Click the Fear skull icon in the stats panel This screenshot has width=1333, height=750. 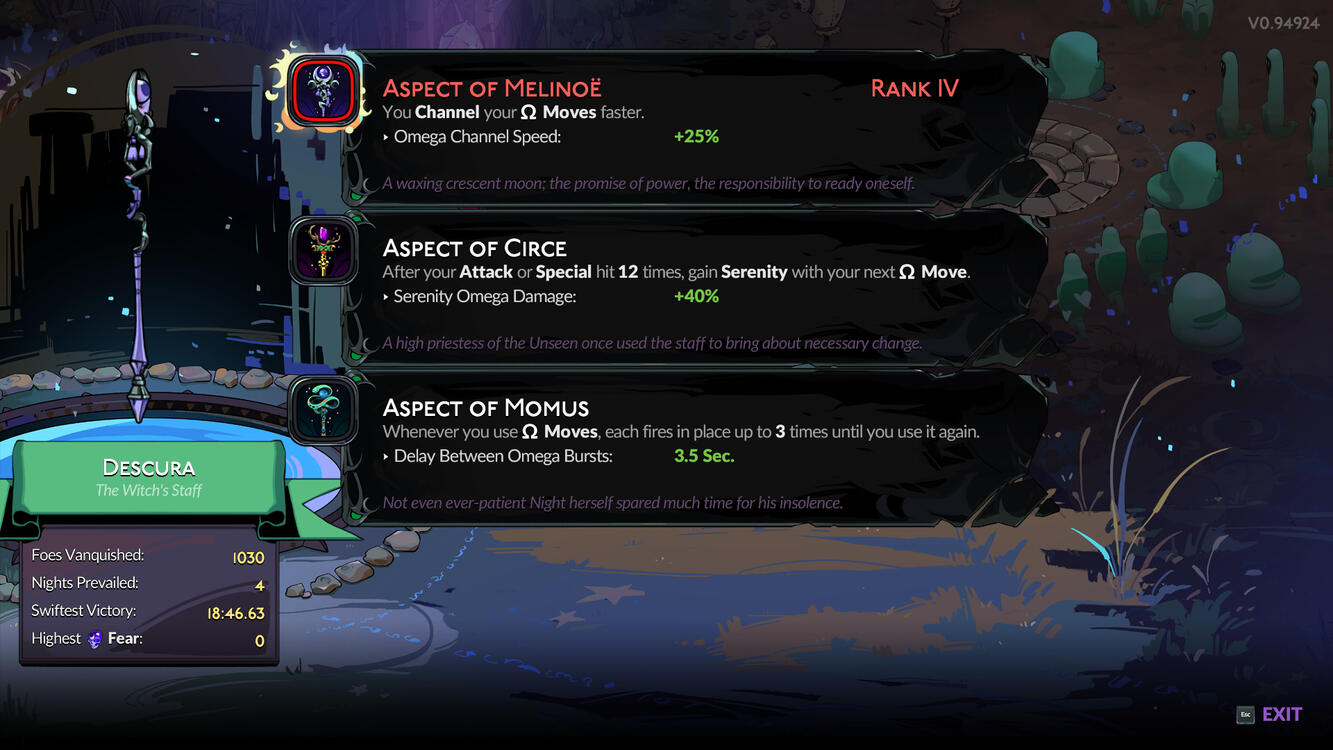coord(94,639)
